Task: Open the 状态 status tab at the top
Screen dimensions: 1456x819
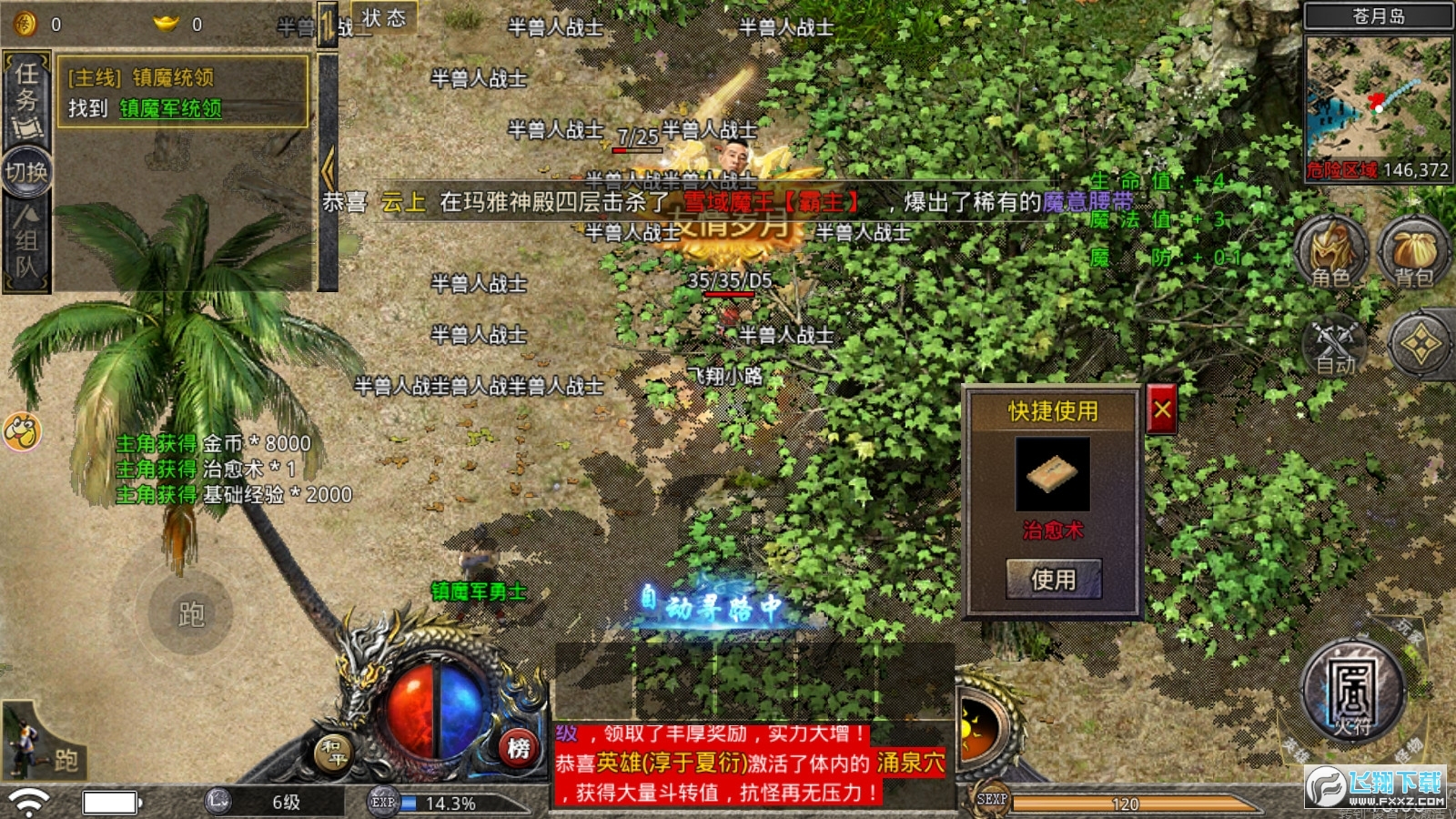Action: pyautogui.click(x=382, y=20)
